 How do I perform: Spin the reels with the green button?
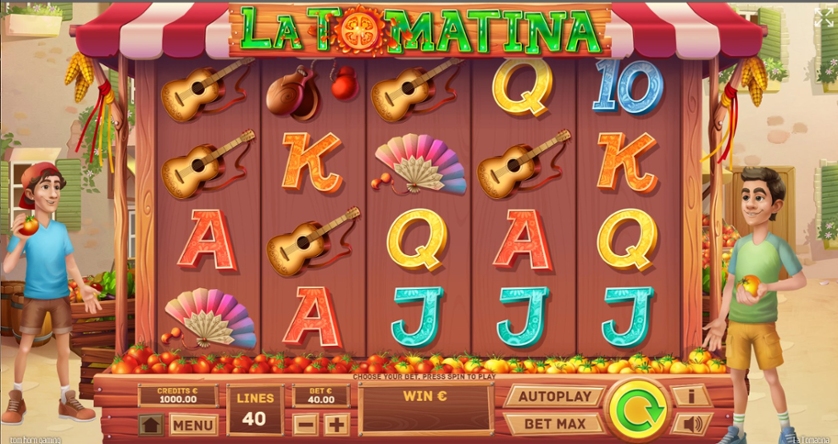[637, 410]
